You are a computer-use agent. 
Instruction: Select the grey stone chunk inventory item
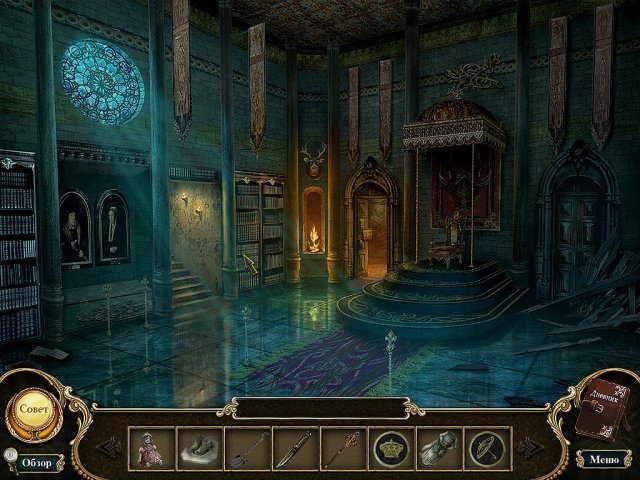point(199,447)
